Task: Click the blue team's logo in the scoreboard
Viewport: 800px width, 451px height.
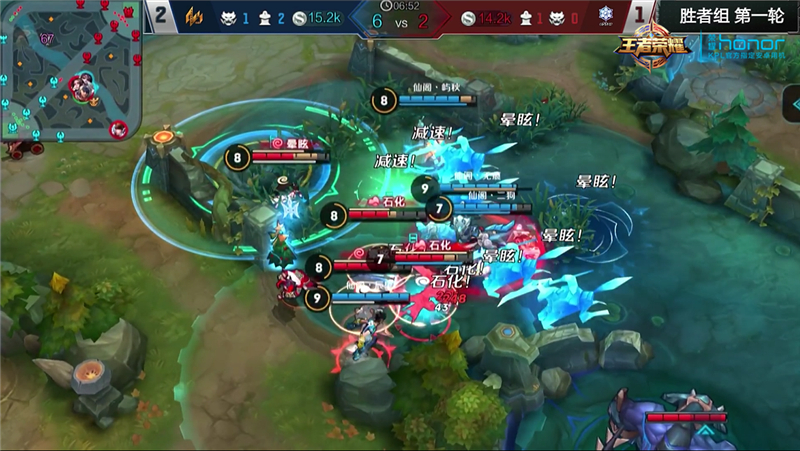Action: tap(197, 17)
